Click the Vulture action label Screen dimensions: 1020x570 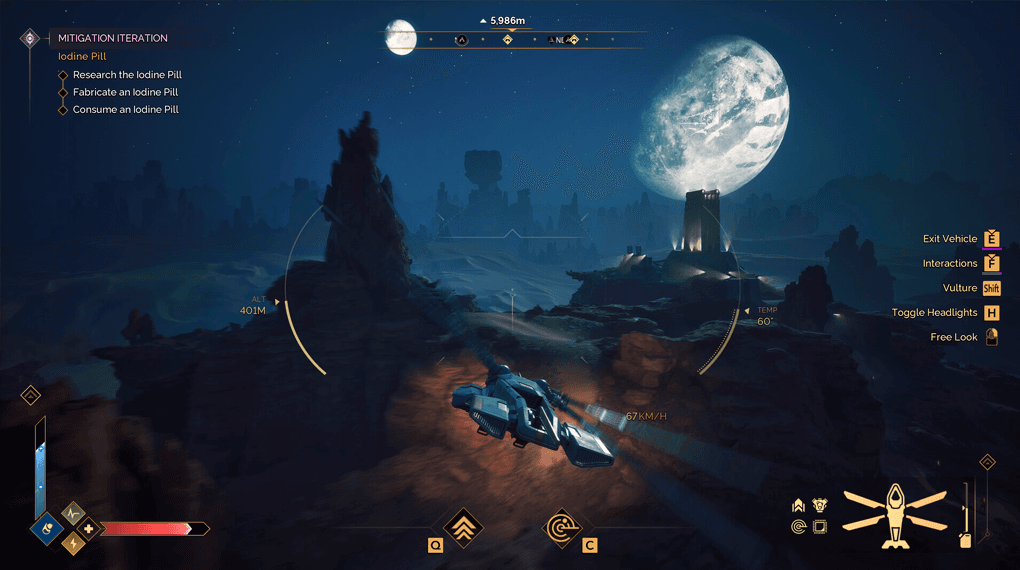(x=959, y=288)
